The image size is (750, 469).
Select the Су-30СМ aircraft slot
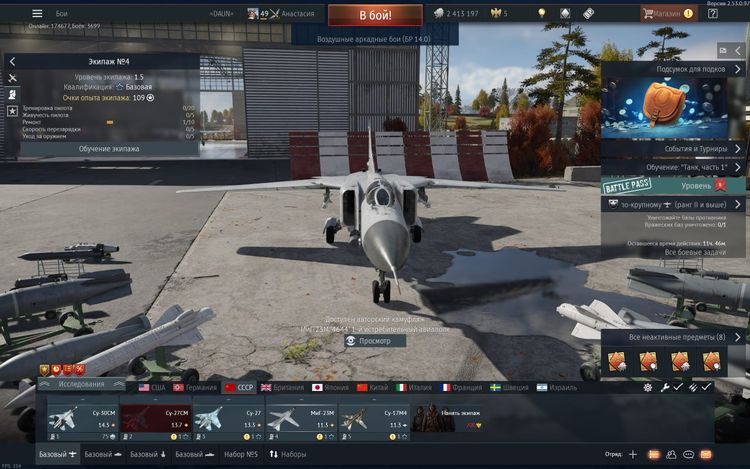(x=81, y=417)
